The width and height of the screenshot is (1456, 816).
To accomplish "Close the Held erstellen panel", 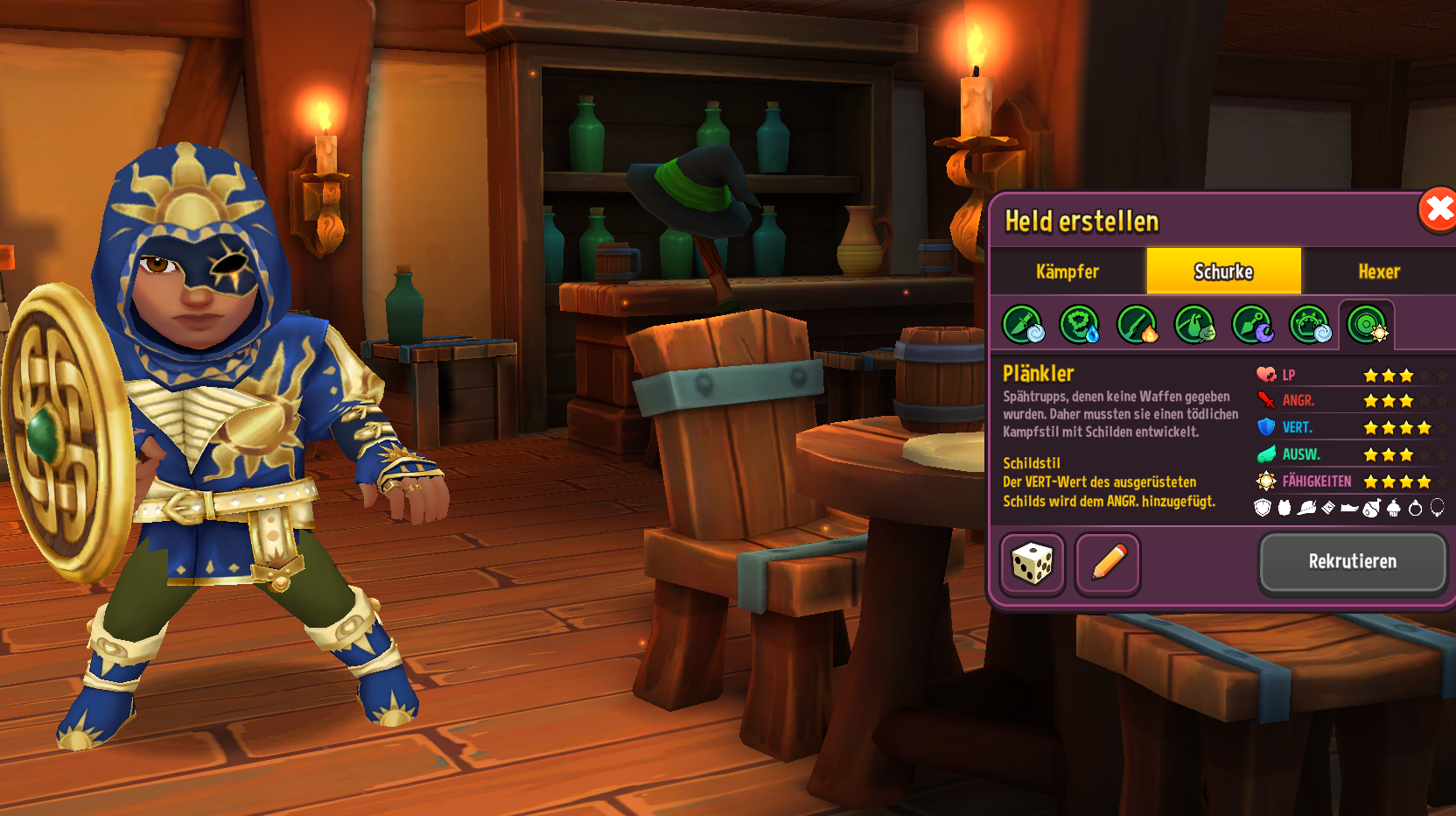I will pos(1437,210).
